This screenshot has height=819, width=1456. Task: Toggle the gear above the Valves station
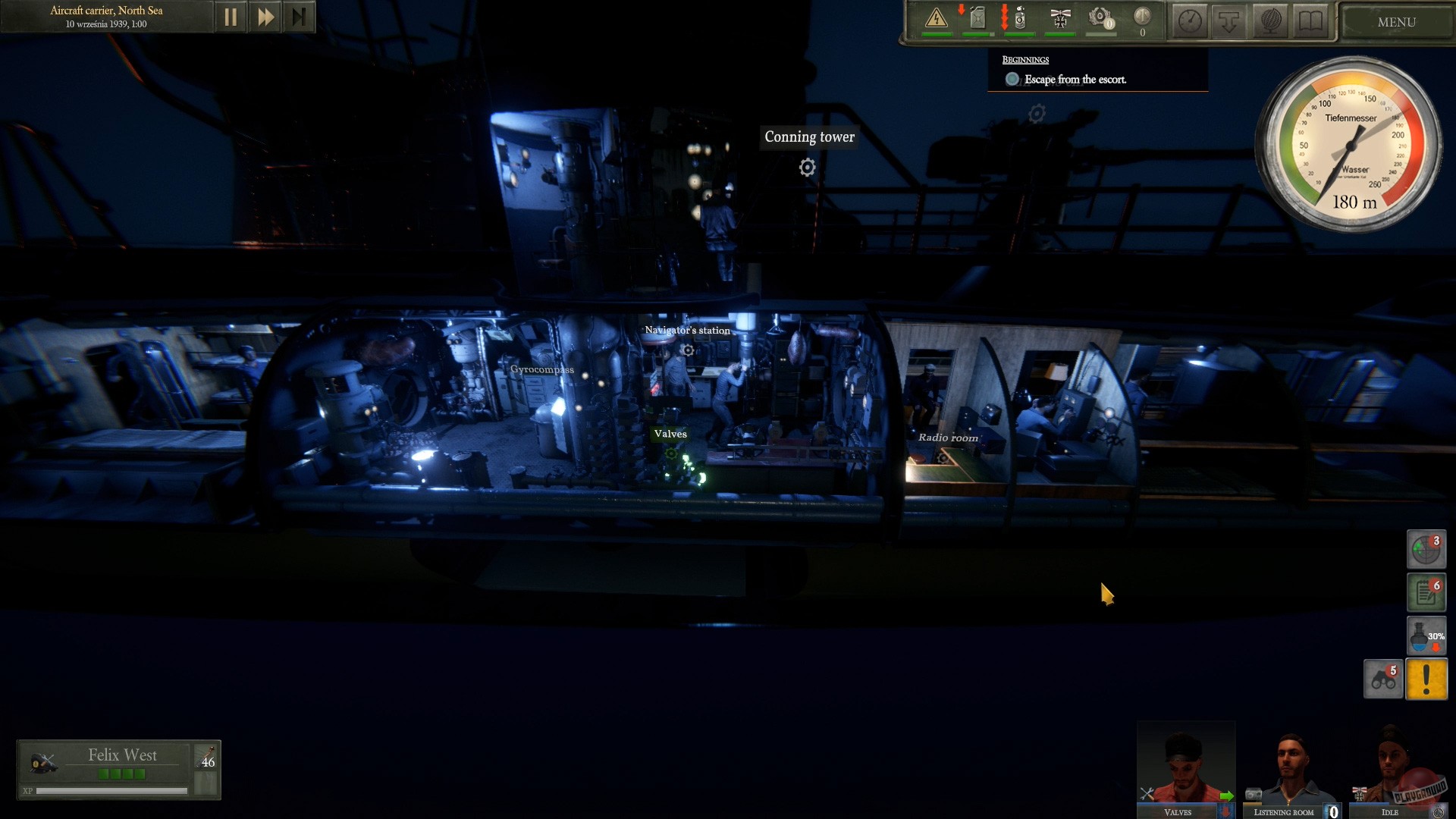(x=670, y=453)
